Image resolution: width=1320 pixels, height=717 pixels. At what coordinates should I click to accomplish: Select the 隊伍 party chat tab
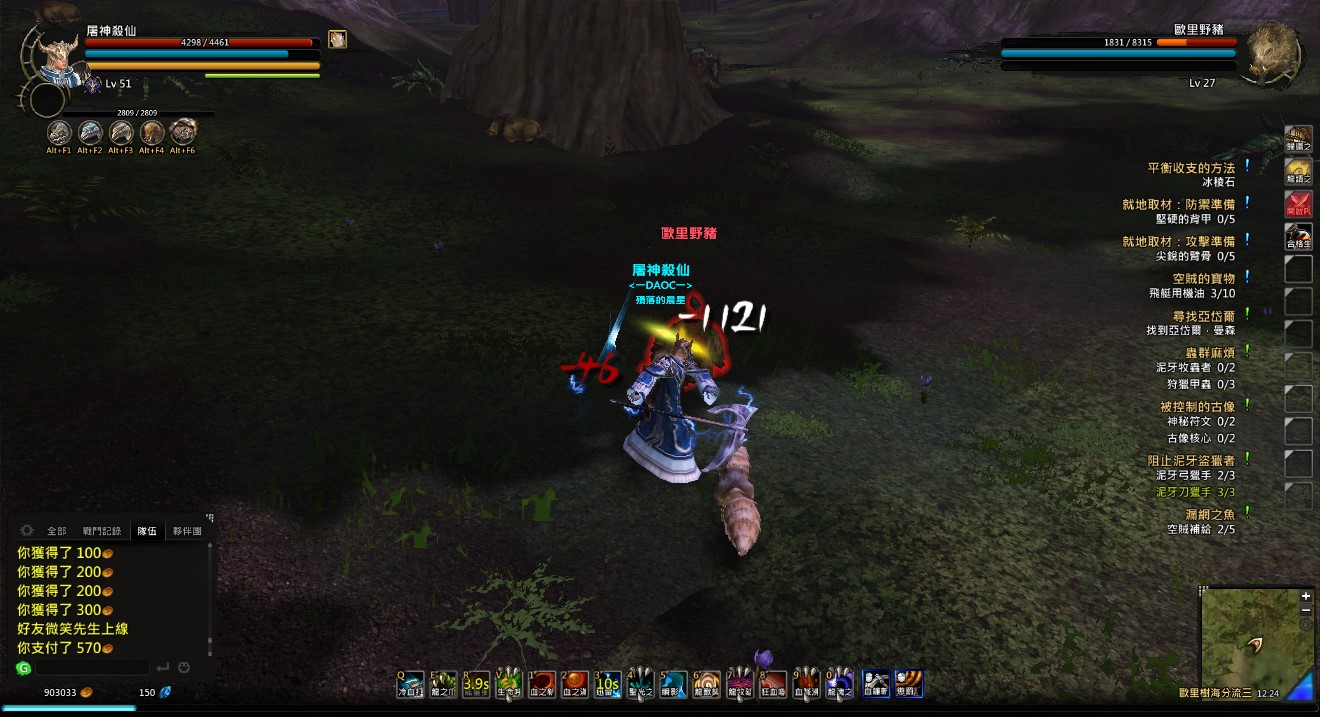[x=147, y=531]
